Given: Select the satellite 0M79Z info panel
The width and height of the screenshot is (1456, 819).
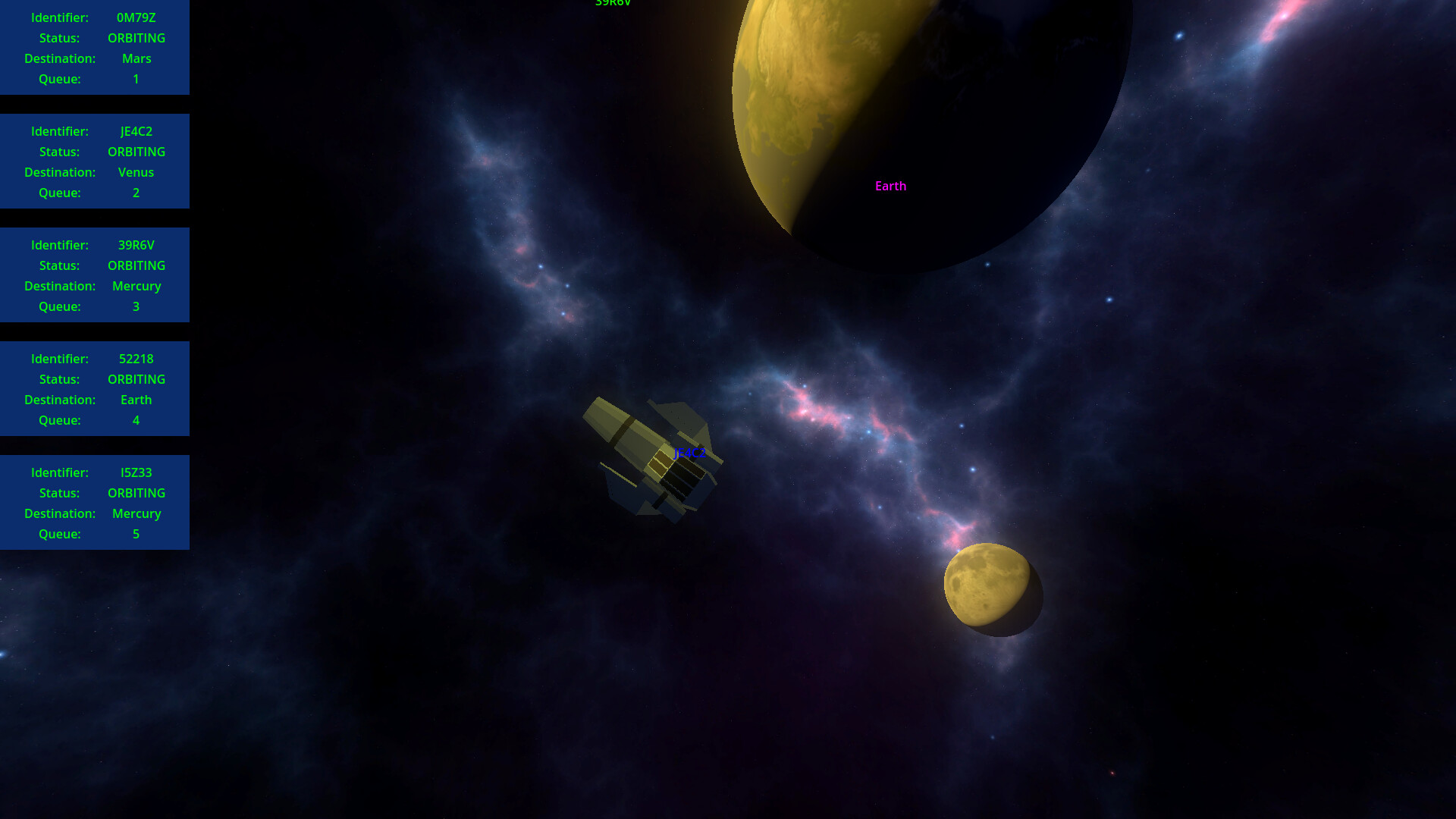Looking at the screenshot, I should coord(95,47).
